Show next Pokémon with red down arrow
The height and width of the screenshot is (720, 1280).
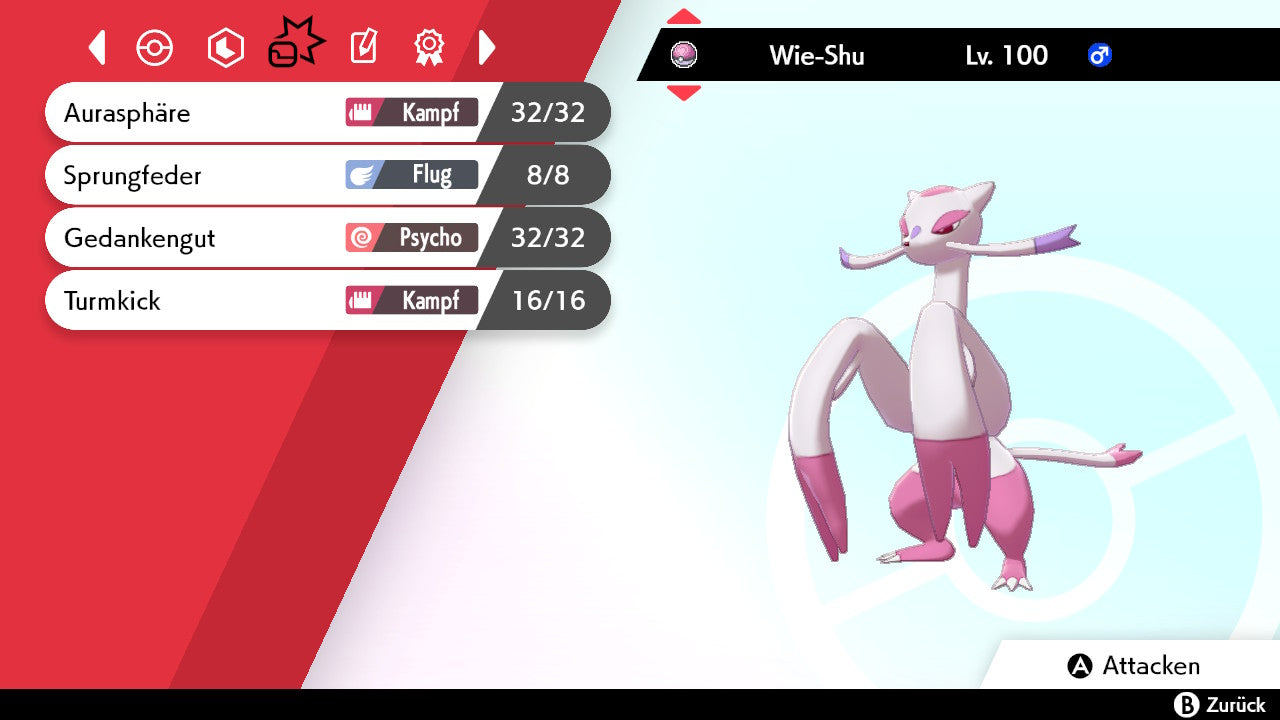(684, 93)
